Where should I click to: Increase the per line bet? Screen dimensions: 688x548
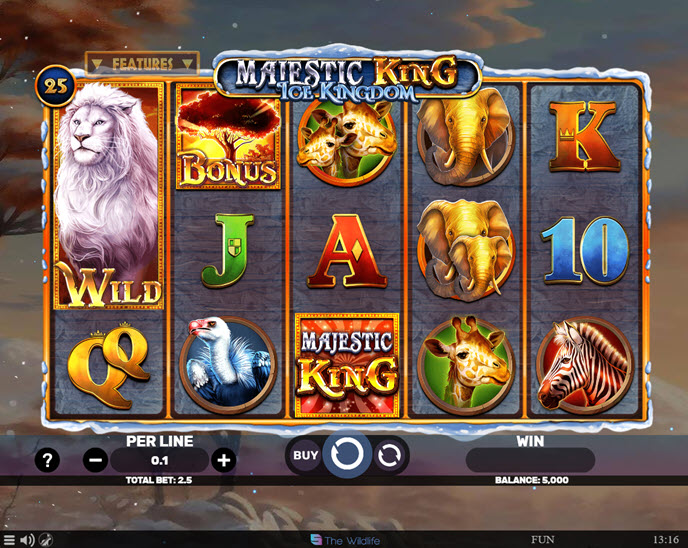pos(224,460)
